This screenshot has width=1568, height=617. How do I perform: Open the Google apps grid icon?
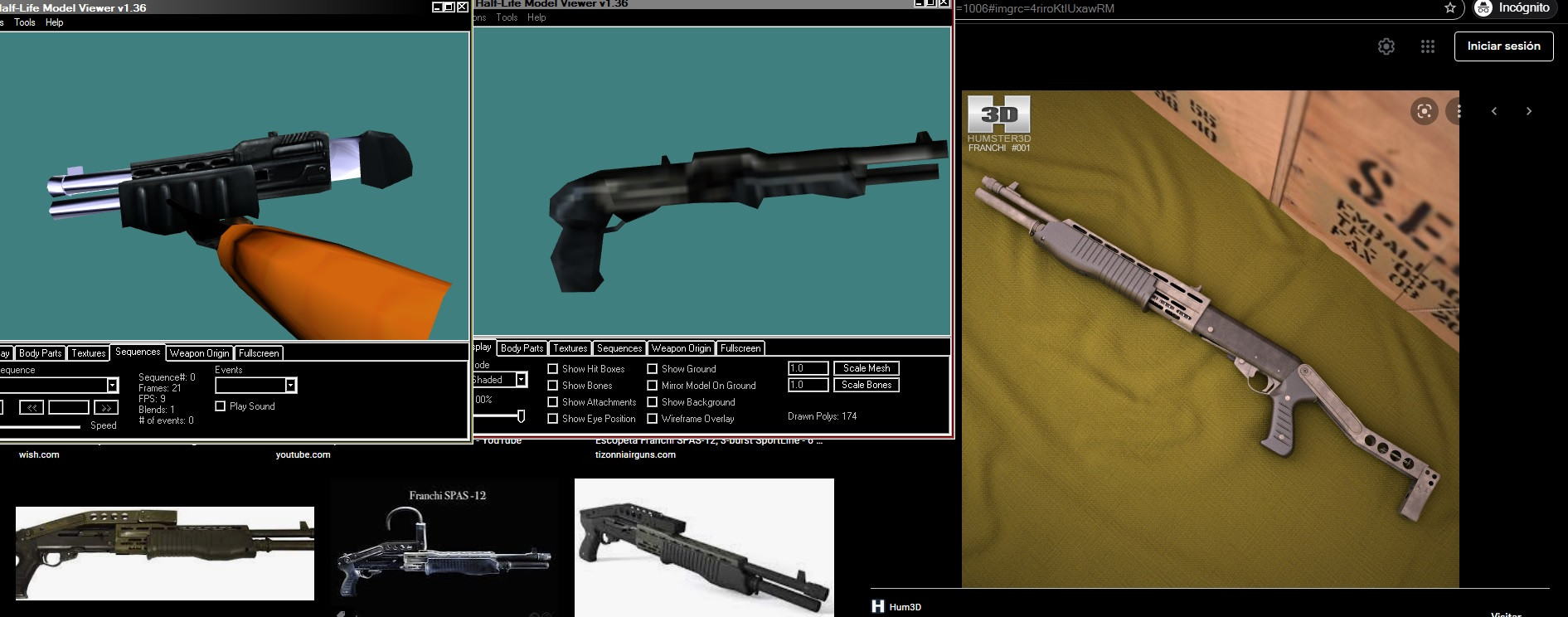1428,46
